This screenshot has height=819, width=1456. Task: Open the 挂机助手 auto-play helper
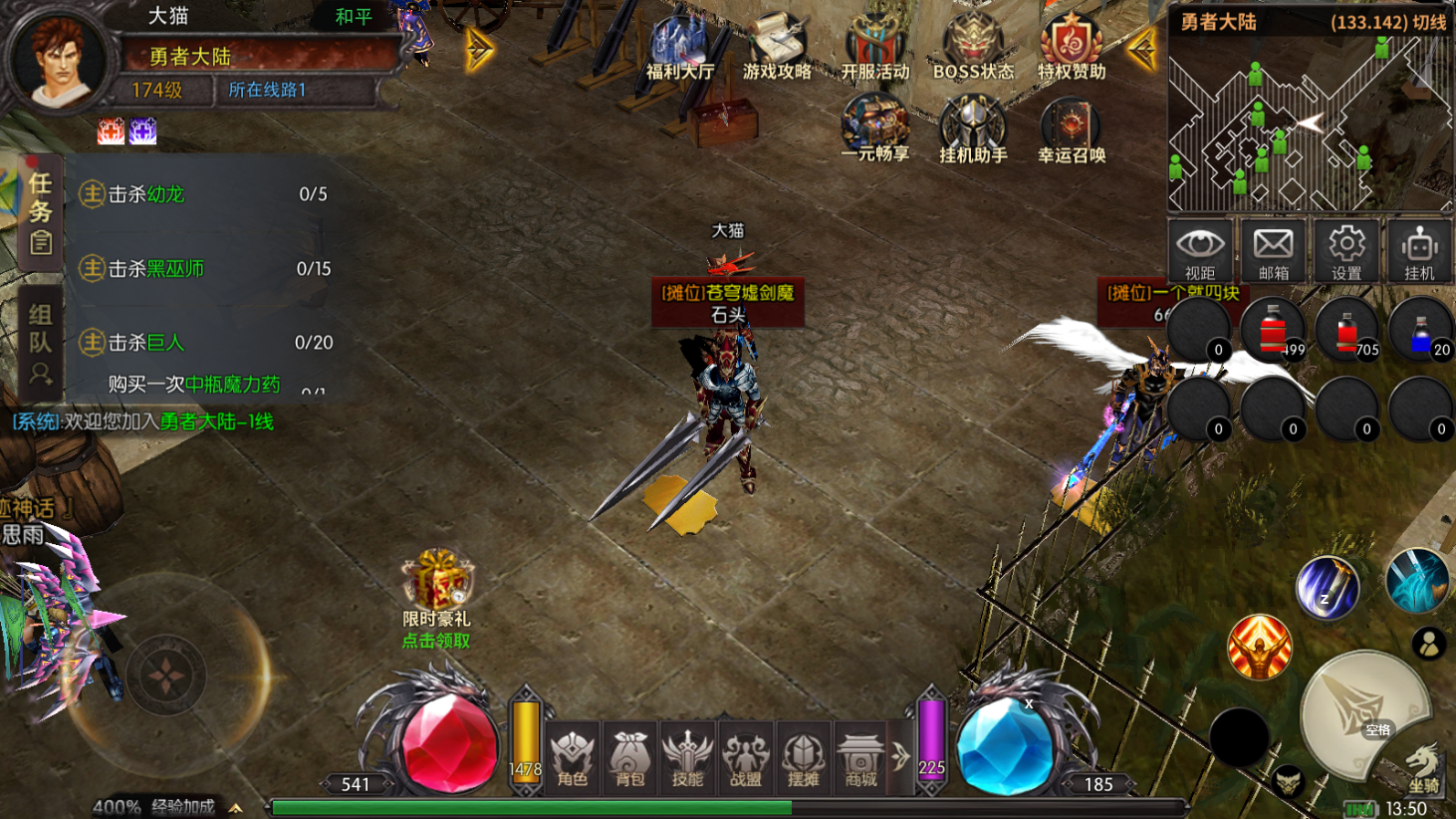tap(973, 128)
